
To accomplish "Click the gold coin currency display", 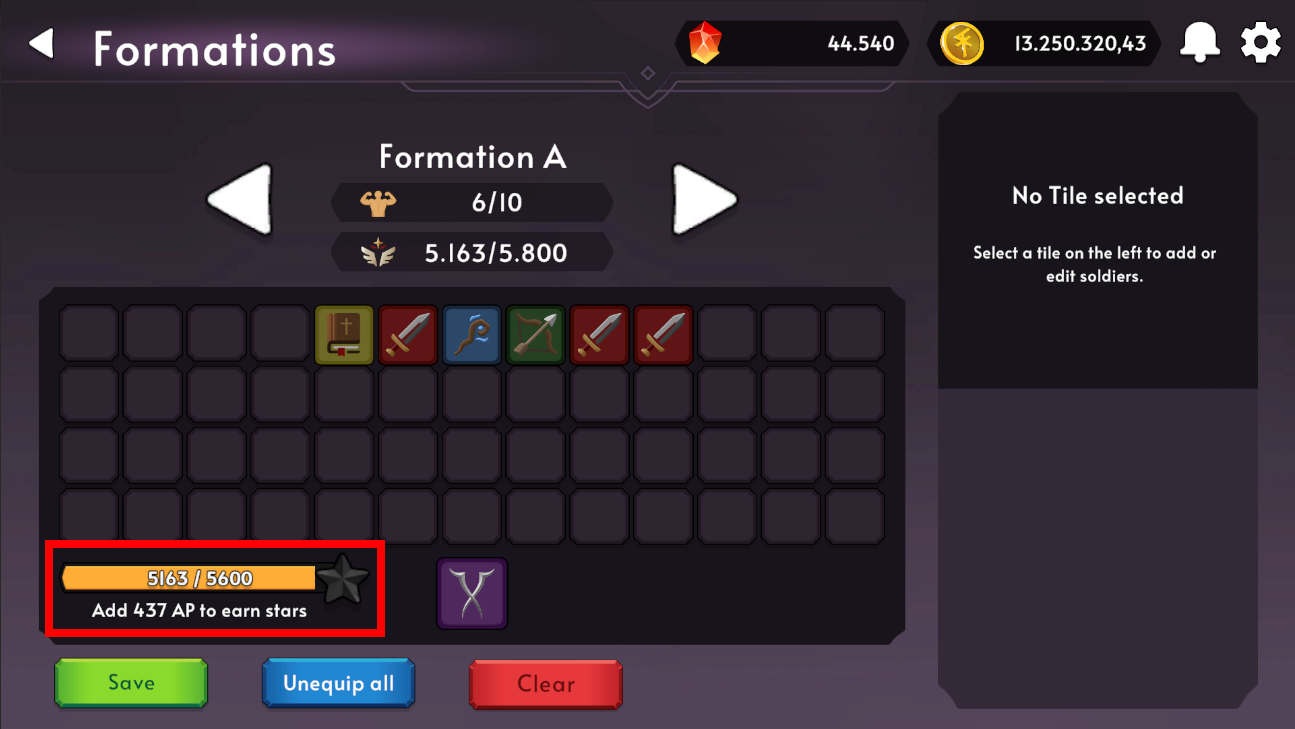I will [x=1043, y=43].
